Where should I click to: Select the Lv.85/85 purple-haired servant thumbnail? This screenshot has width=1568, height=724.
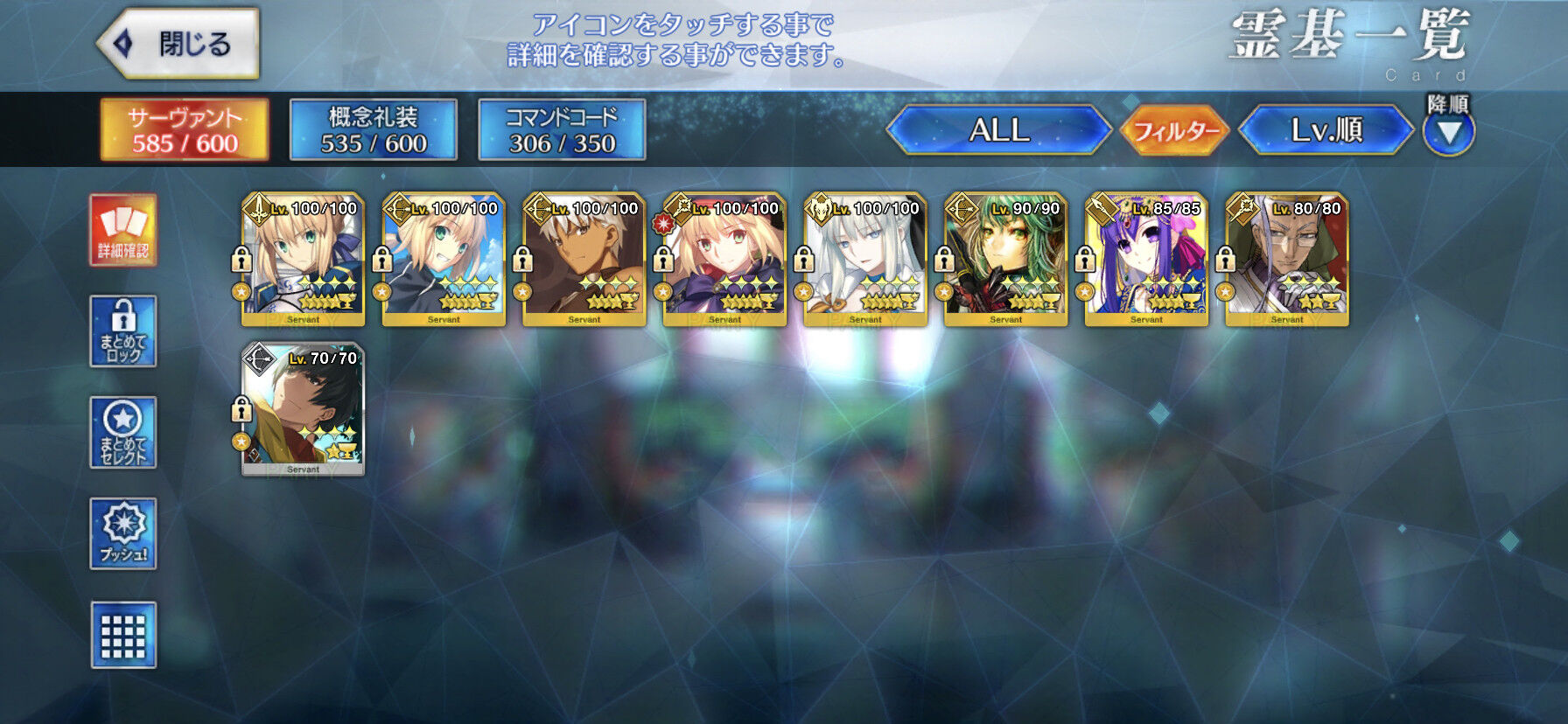point(1146,258)
